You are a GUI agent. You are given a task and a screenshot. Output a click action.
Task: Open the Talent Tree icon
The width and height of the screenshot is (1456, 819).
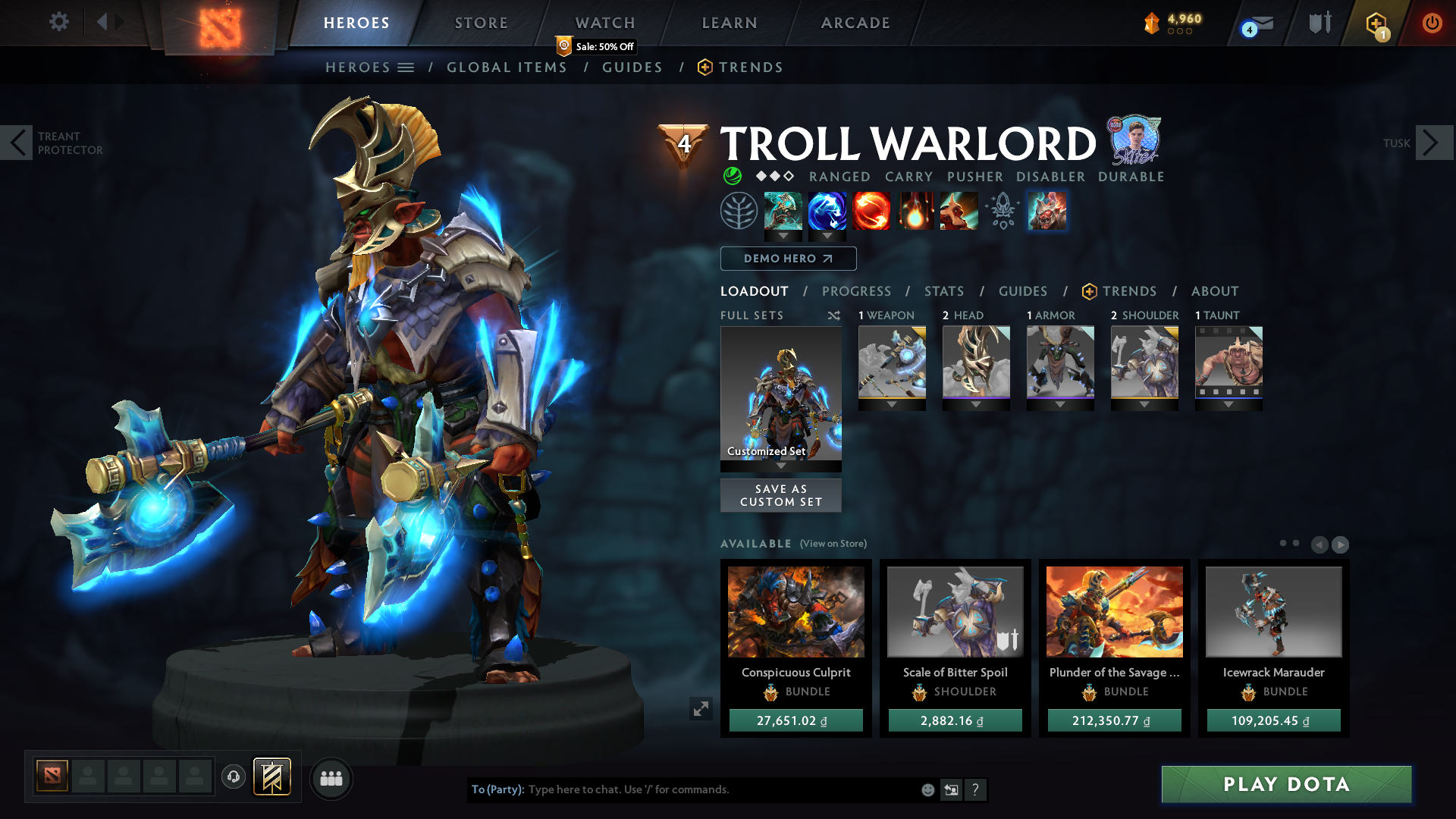click(739, 211)
